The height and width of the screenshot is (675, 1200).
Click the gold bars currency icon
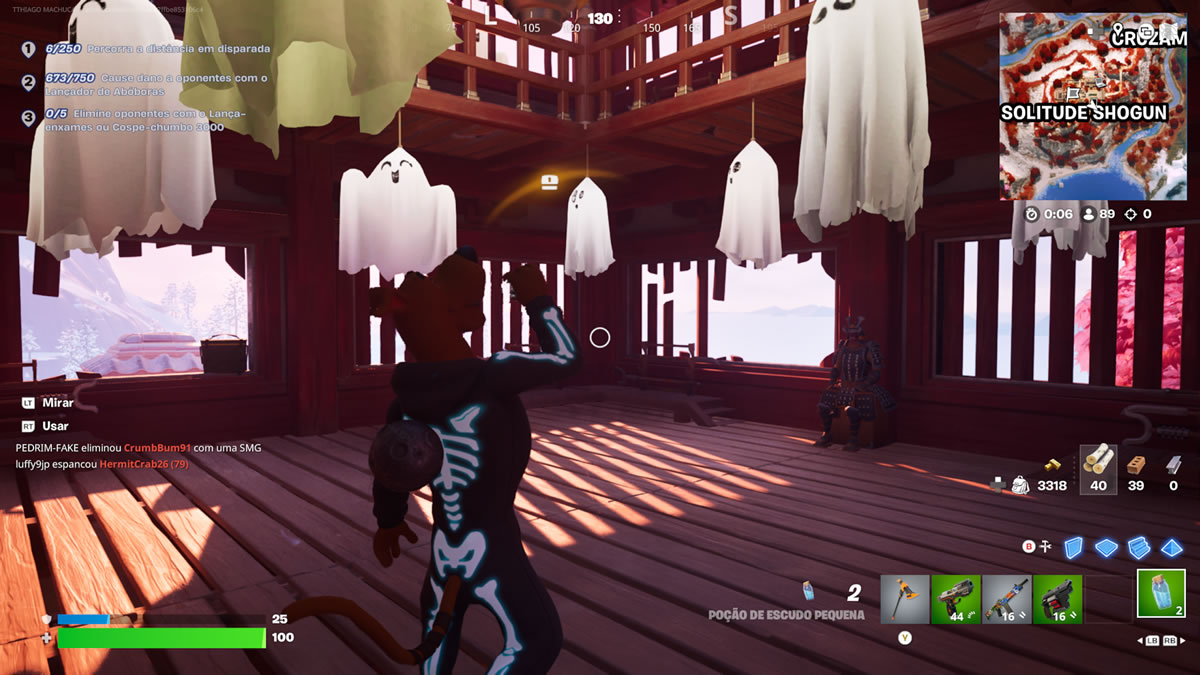(1051, 464)
